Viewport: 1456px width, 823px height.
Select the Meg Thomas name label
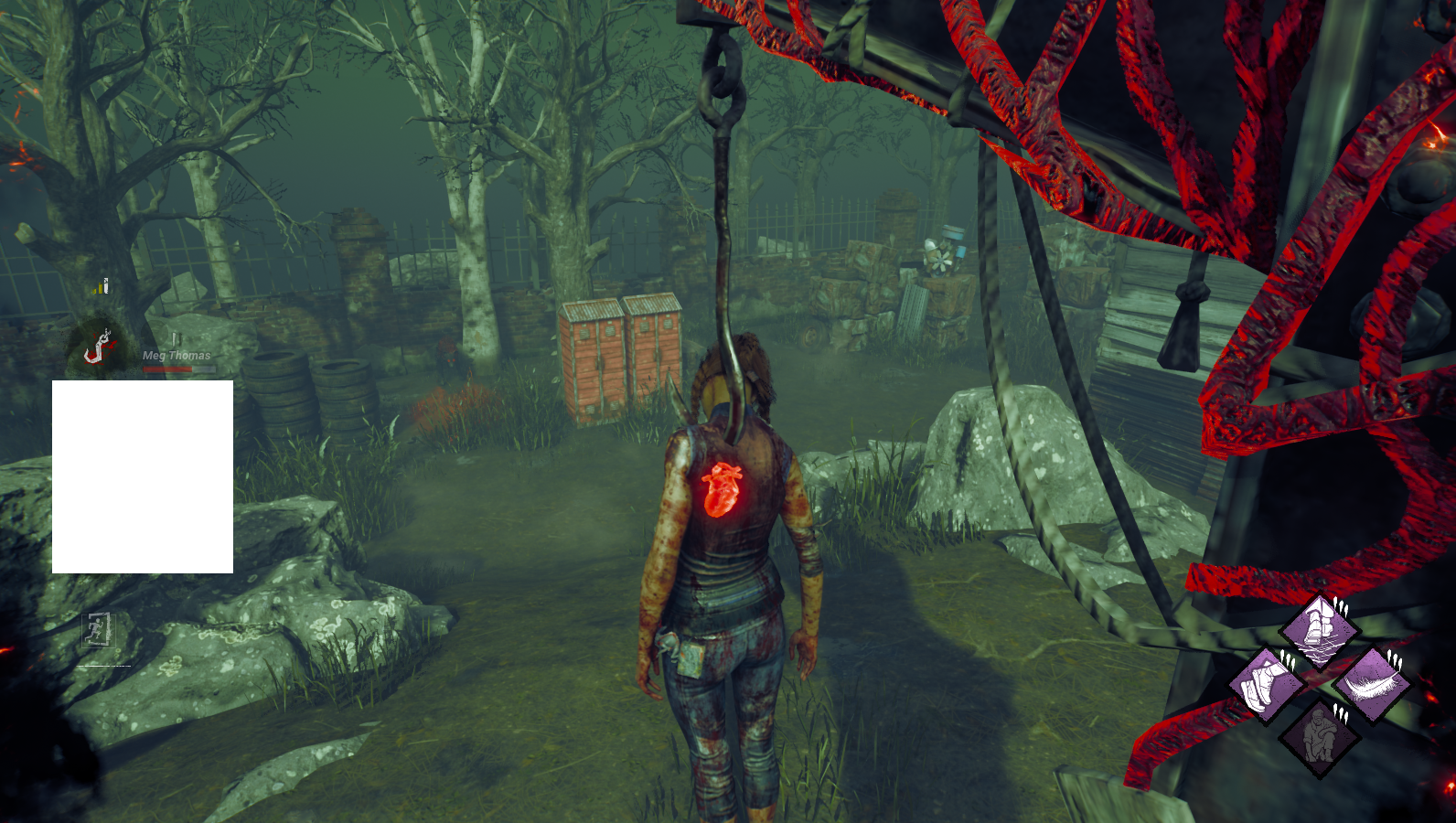tap(177, 355)
